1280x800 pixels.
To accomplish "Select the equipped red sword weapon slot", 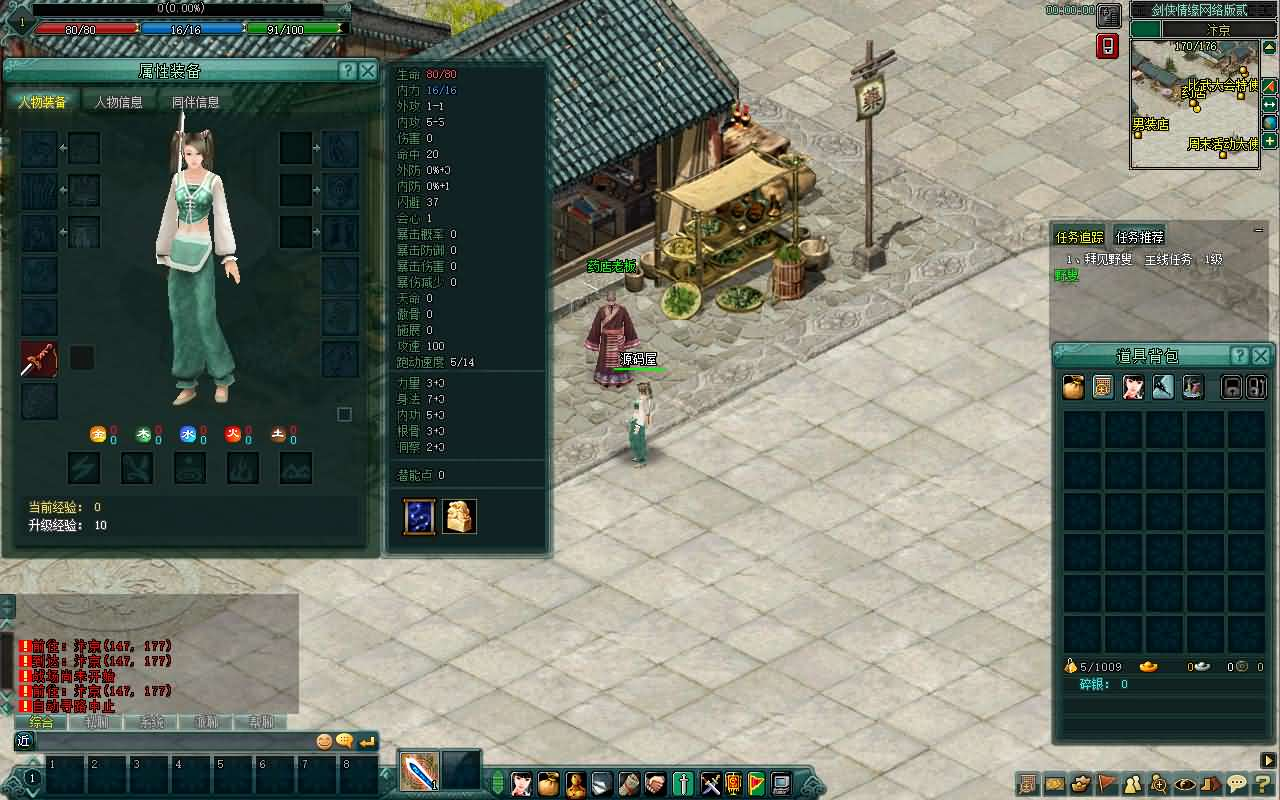I will tap(39, 359).
